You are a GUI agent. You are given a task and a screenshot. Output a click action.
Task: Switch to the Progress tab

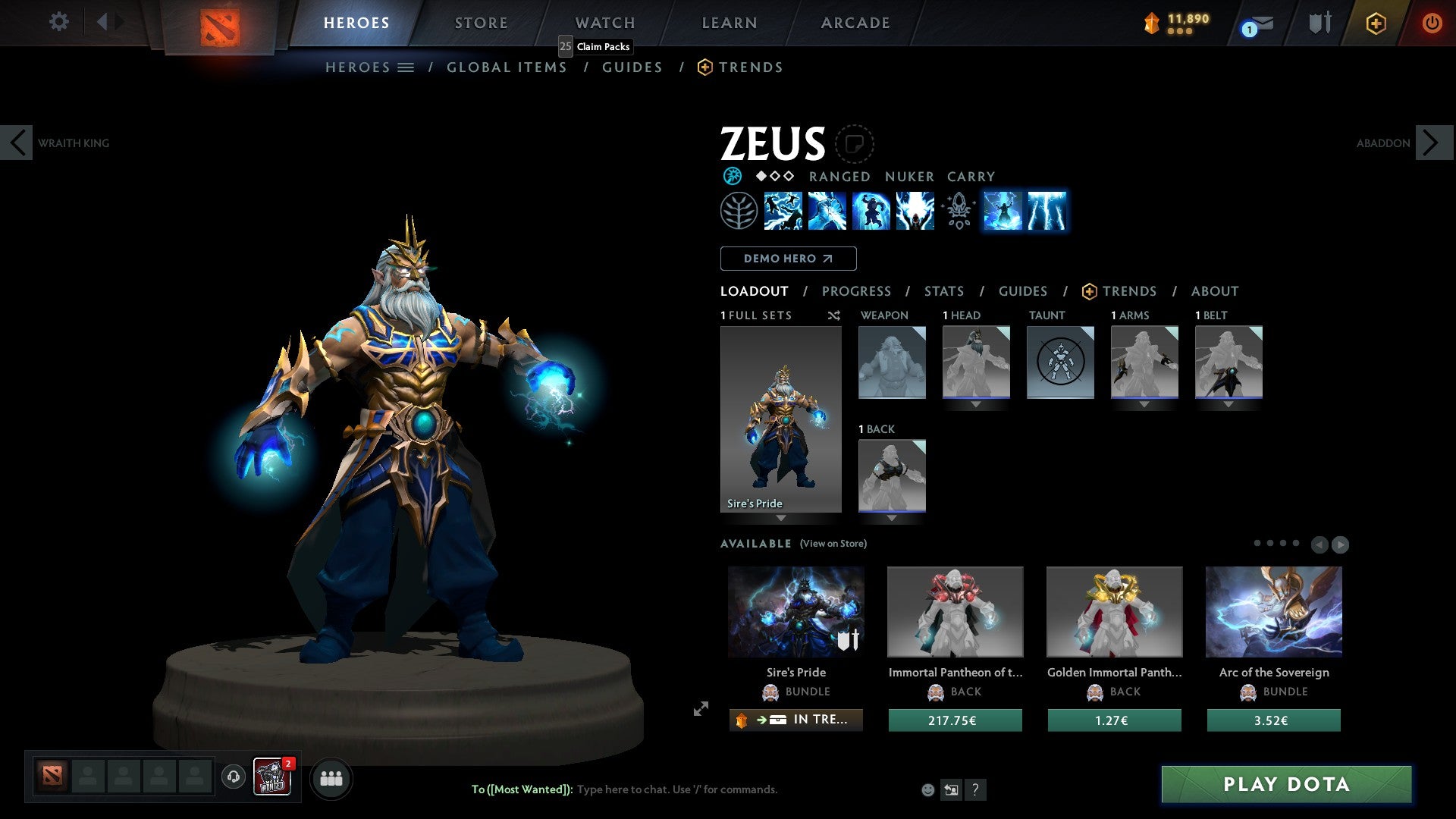857,291
